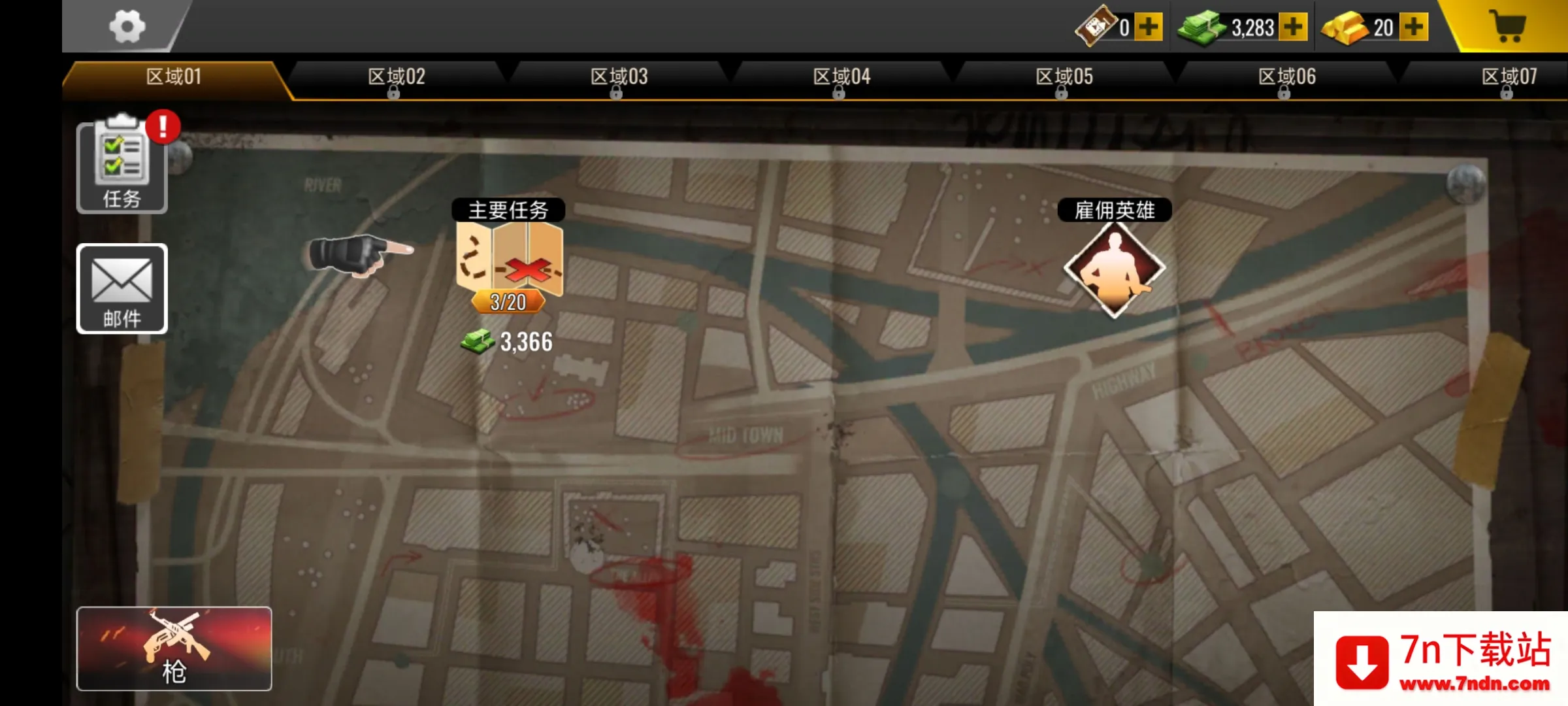Screen dimensions: 1568x706
Task: Visit the 7n下载站 watermark link
Action: tap(1441, 659)
